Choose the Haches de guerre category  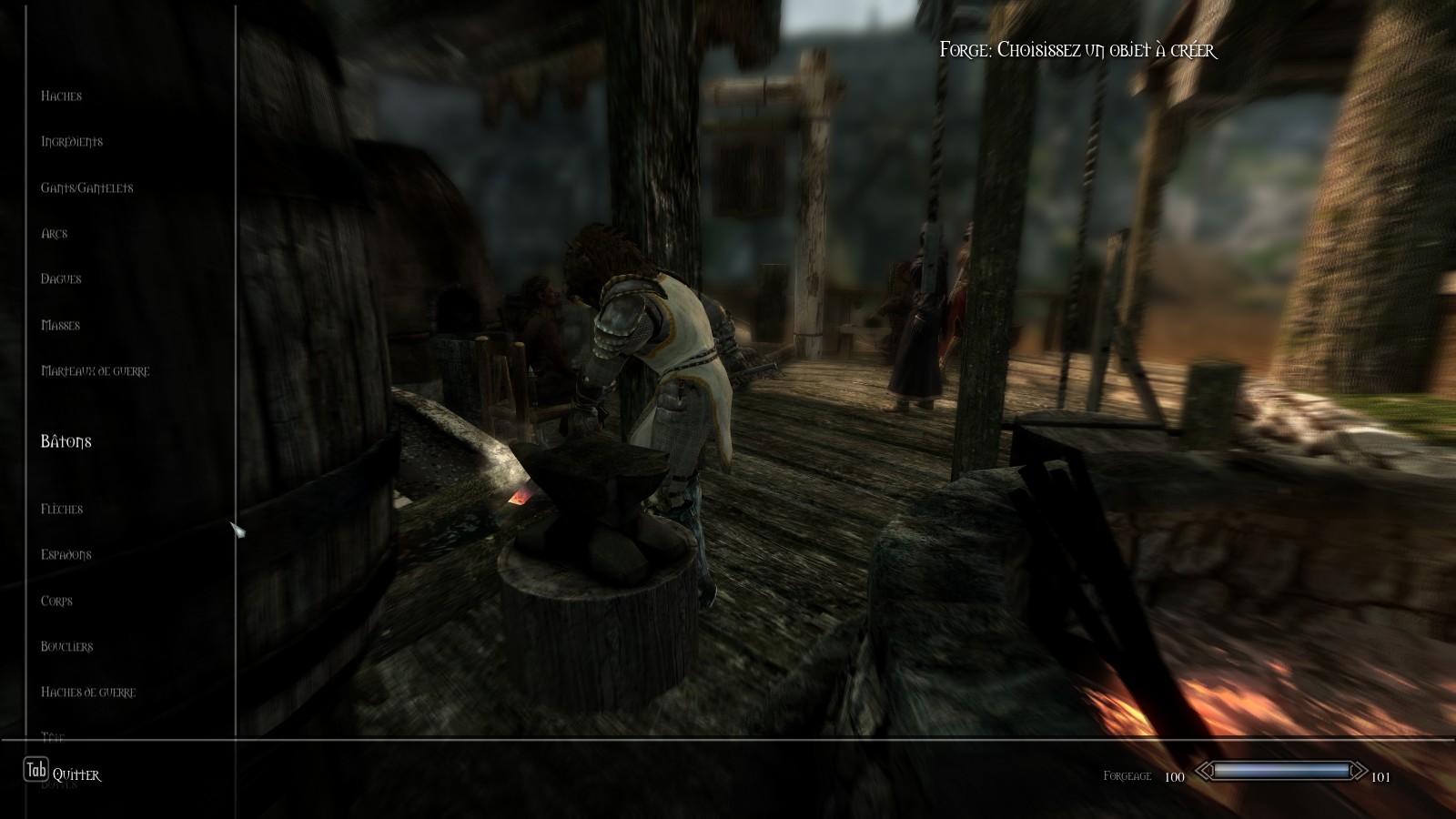tap(88, 693)
